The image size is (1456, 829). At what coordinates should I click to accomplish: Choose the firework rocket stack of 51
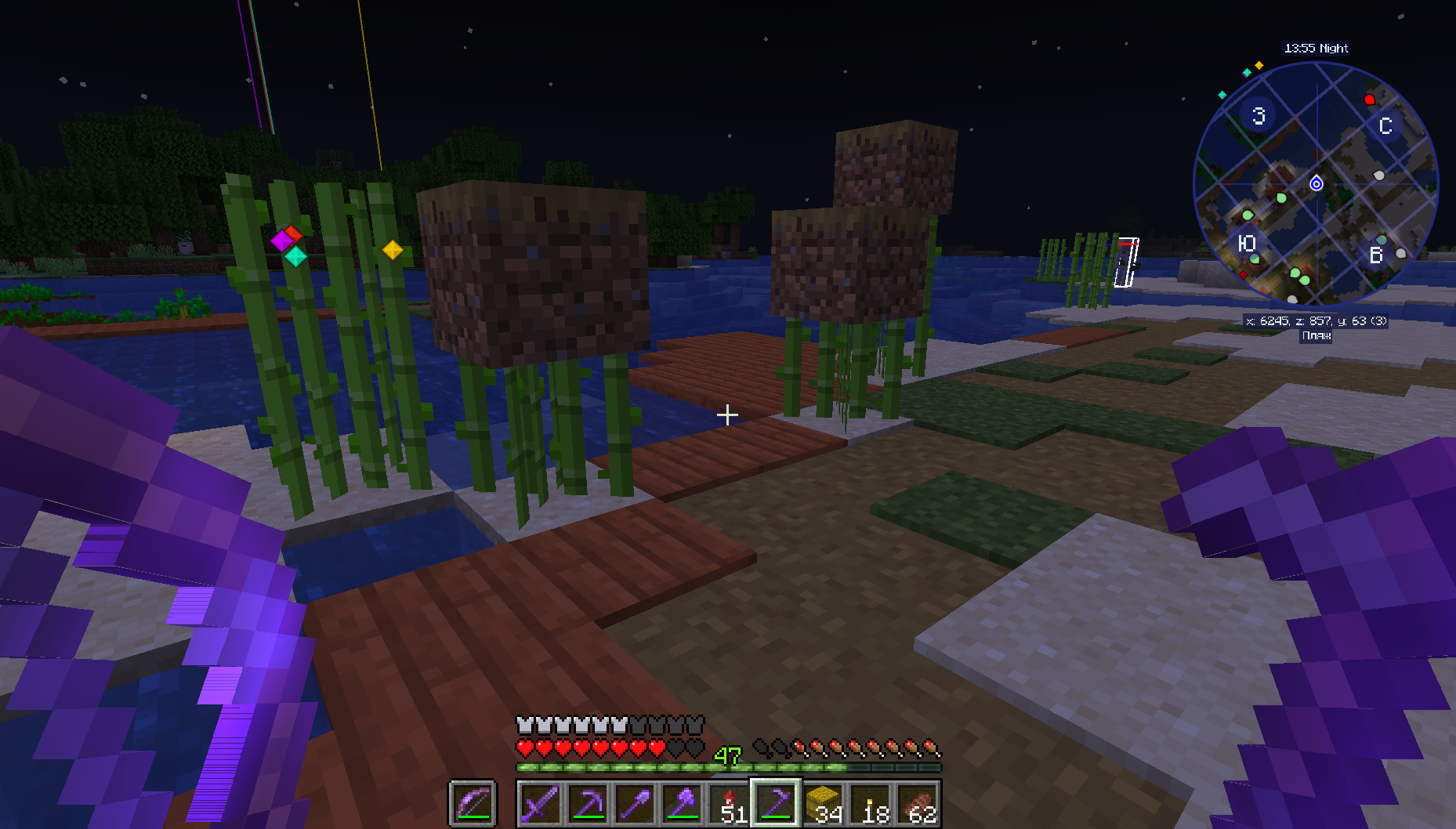729,804
